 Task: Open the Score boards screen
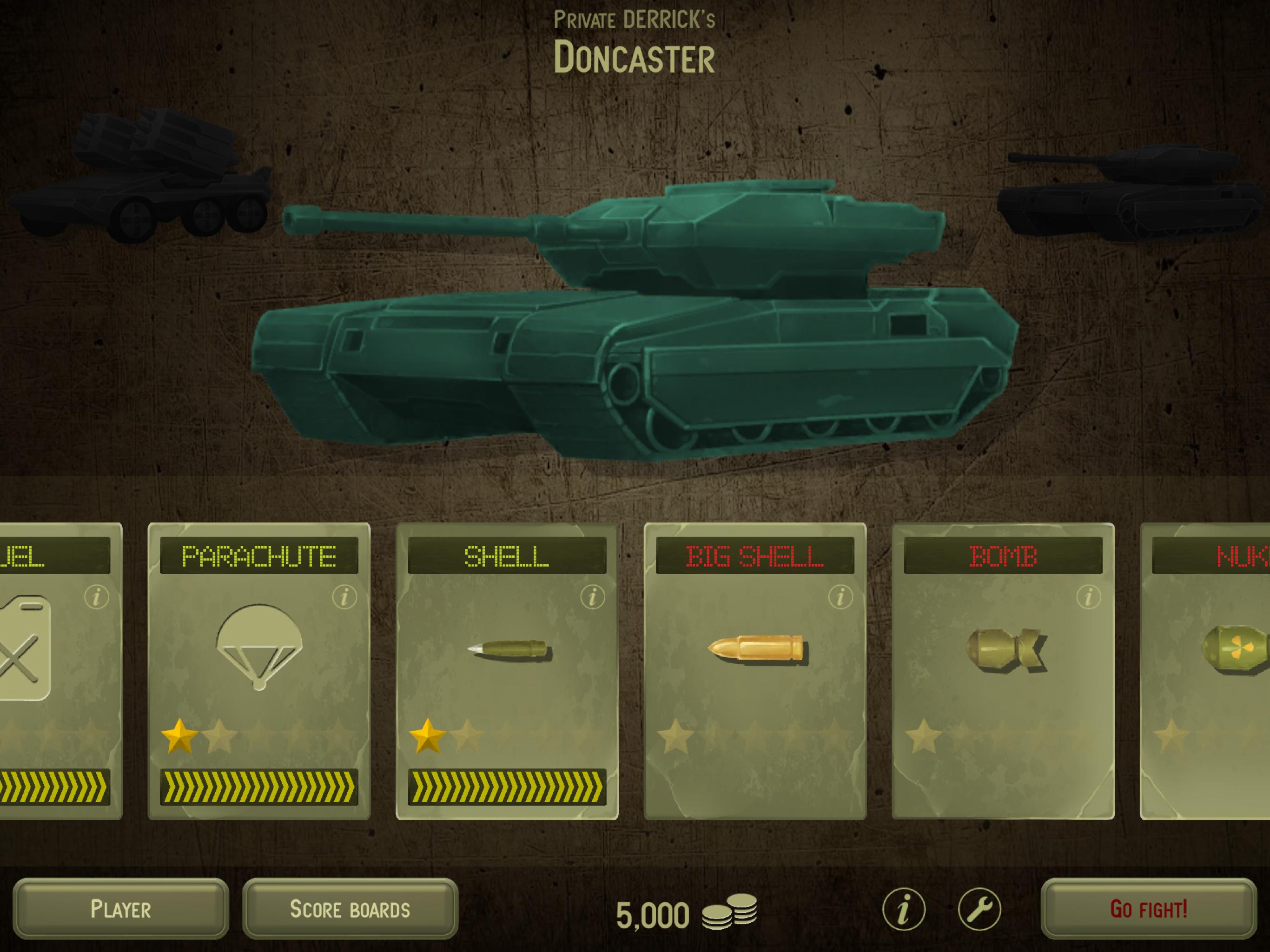tap(350, 908)
